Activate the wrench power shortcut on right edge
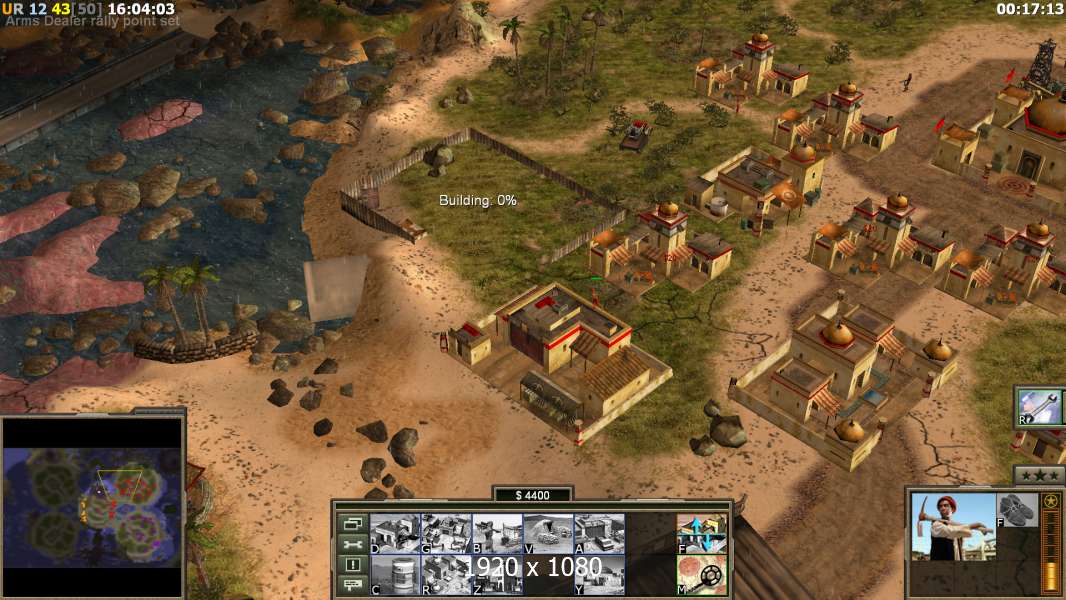The width and height of the screenshot is (1066, 600). [1040, 406]
